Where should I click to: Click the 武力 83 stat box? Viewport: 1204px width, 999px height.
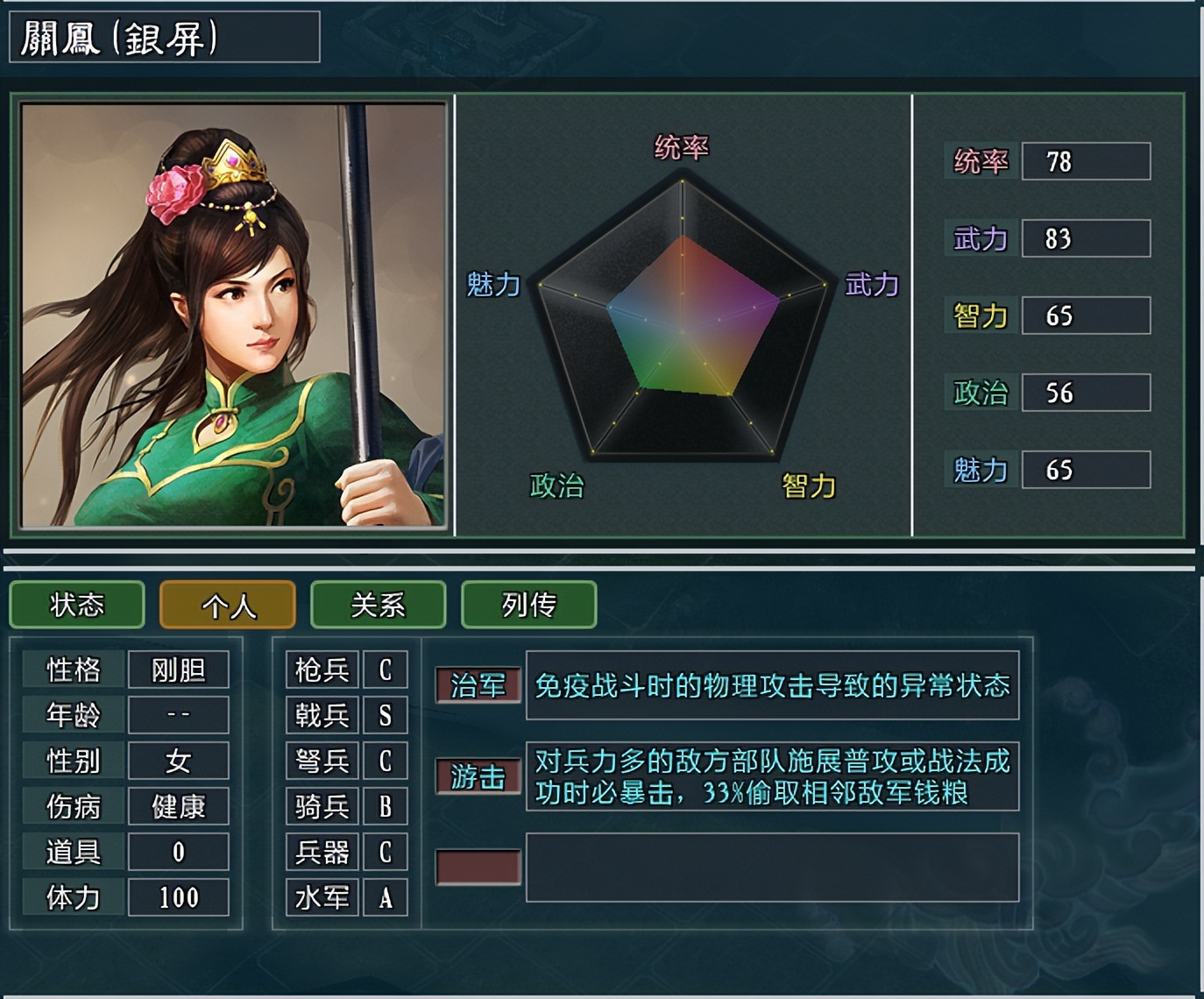pos(1086,238)
